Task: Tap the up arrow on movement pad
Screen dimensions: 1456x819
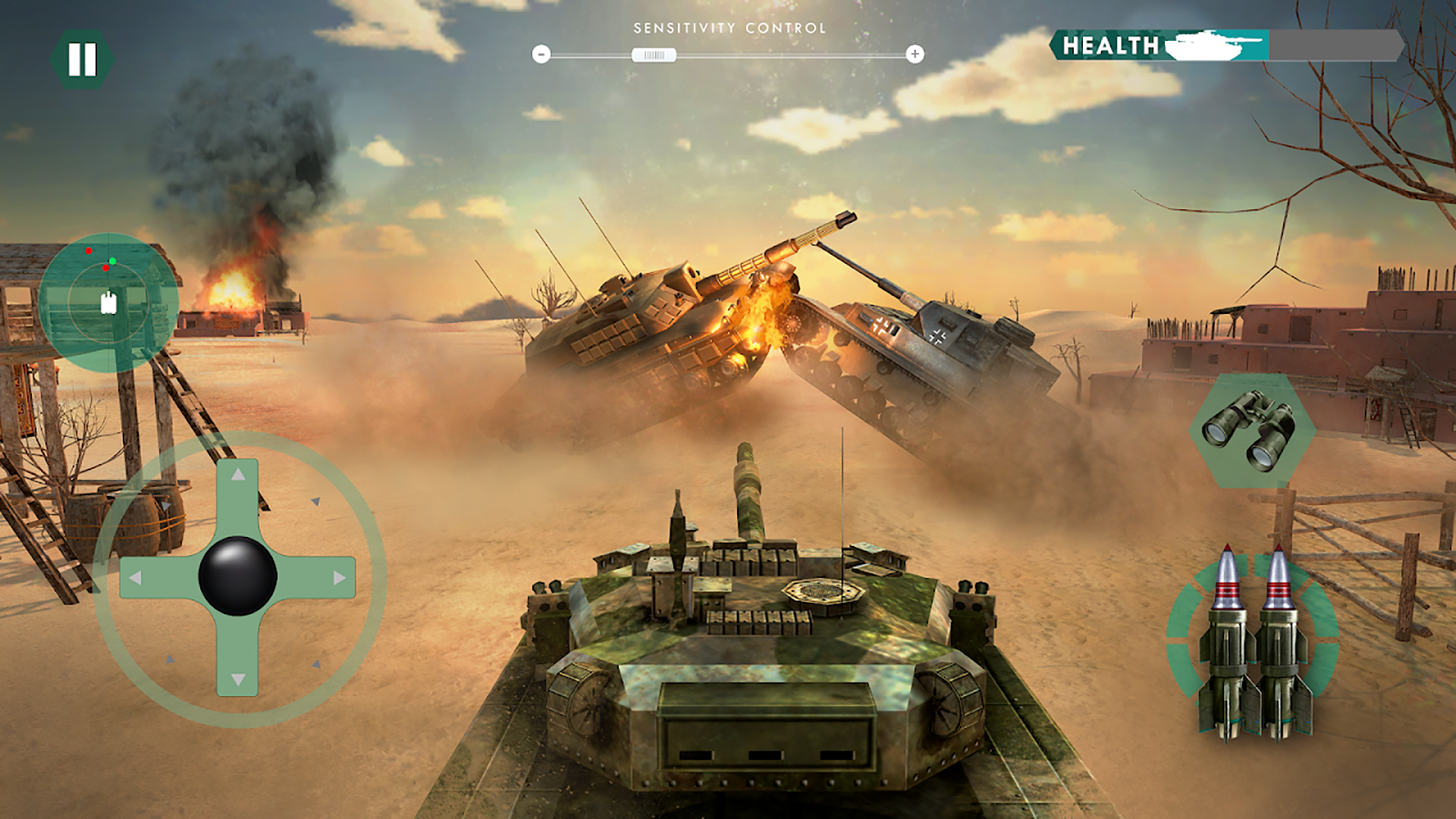Action: point(238,475)
